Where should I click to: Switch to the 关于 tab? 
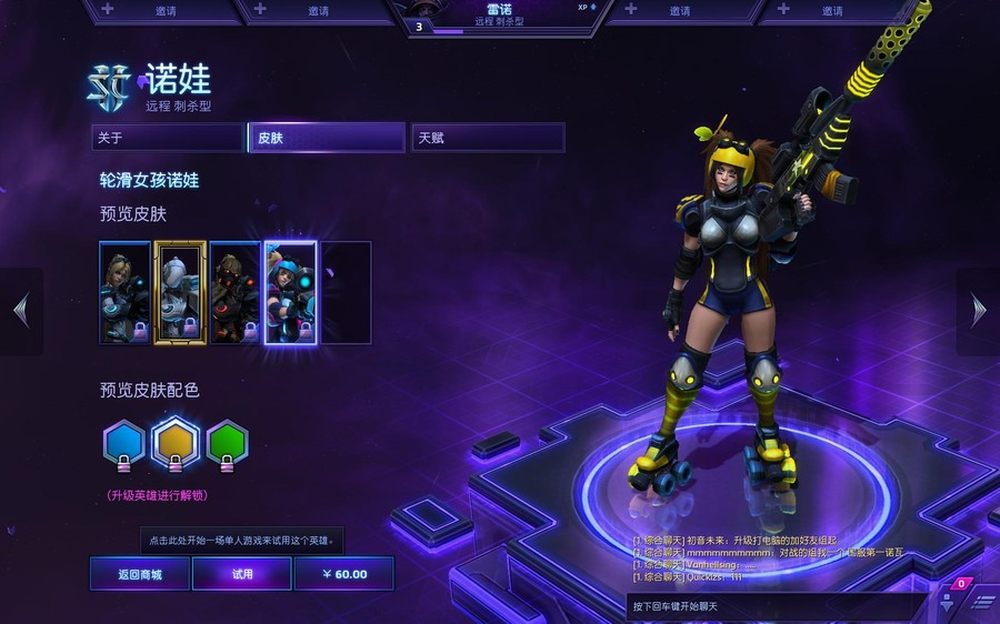click(x=167, y=138)
